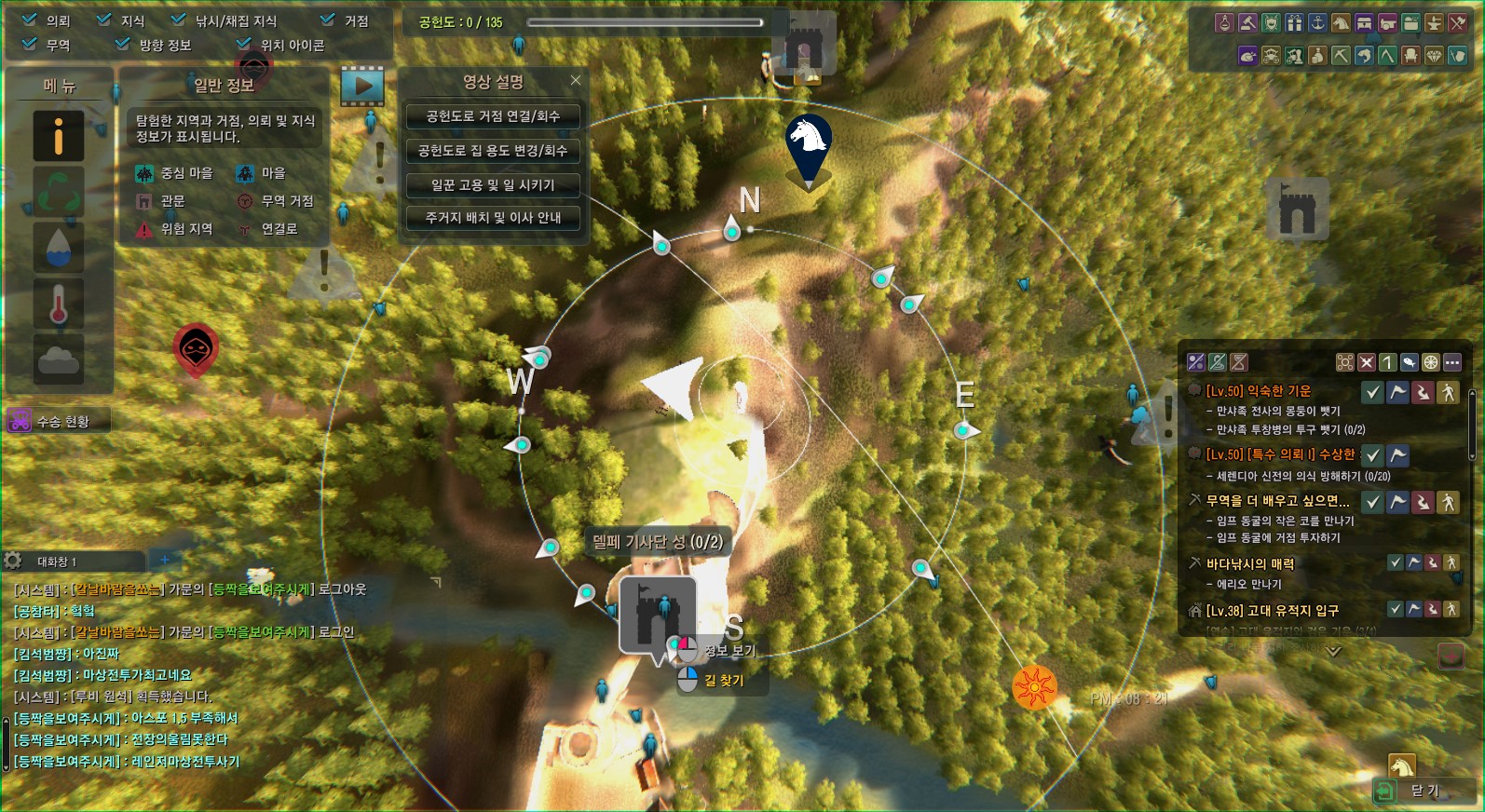Open 주거지 배치 및 이사 안내 guide
1485x812 pixels.
coord(493,218)
